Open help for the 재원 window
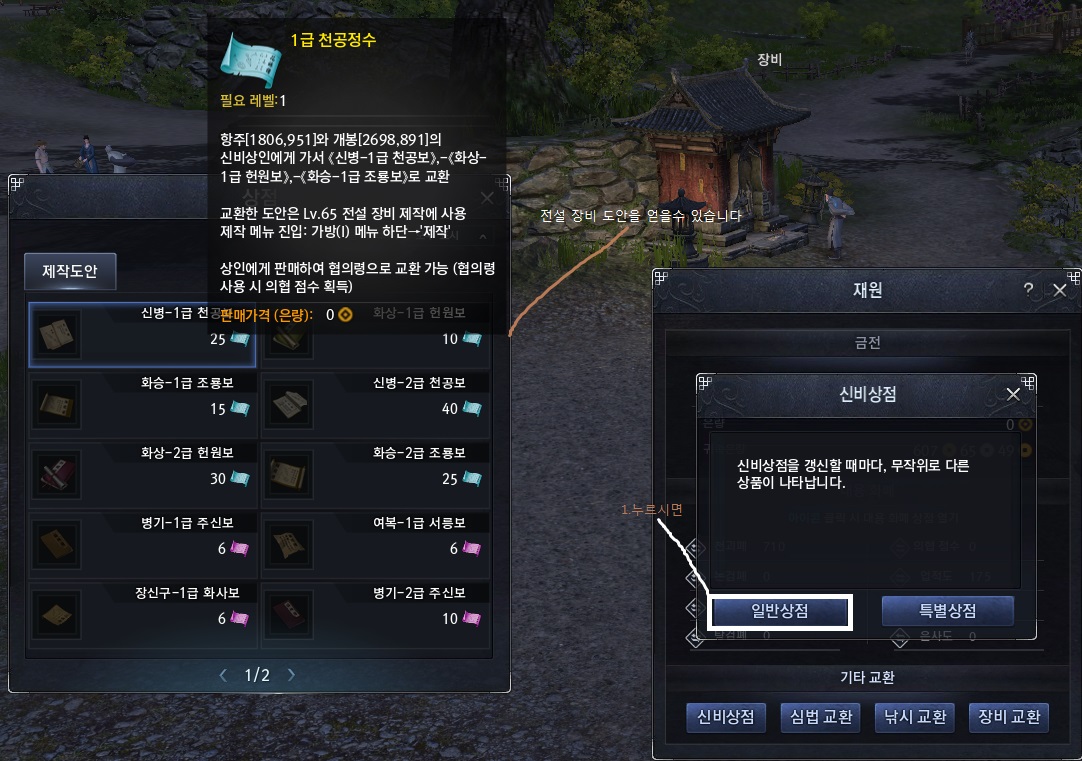Screen dimensions: 1082x761 [1028, 290]
